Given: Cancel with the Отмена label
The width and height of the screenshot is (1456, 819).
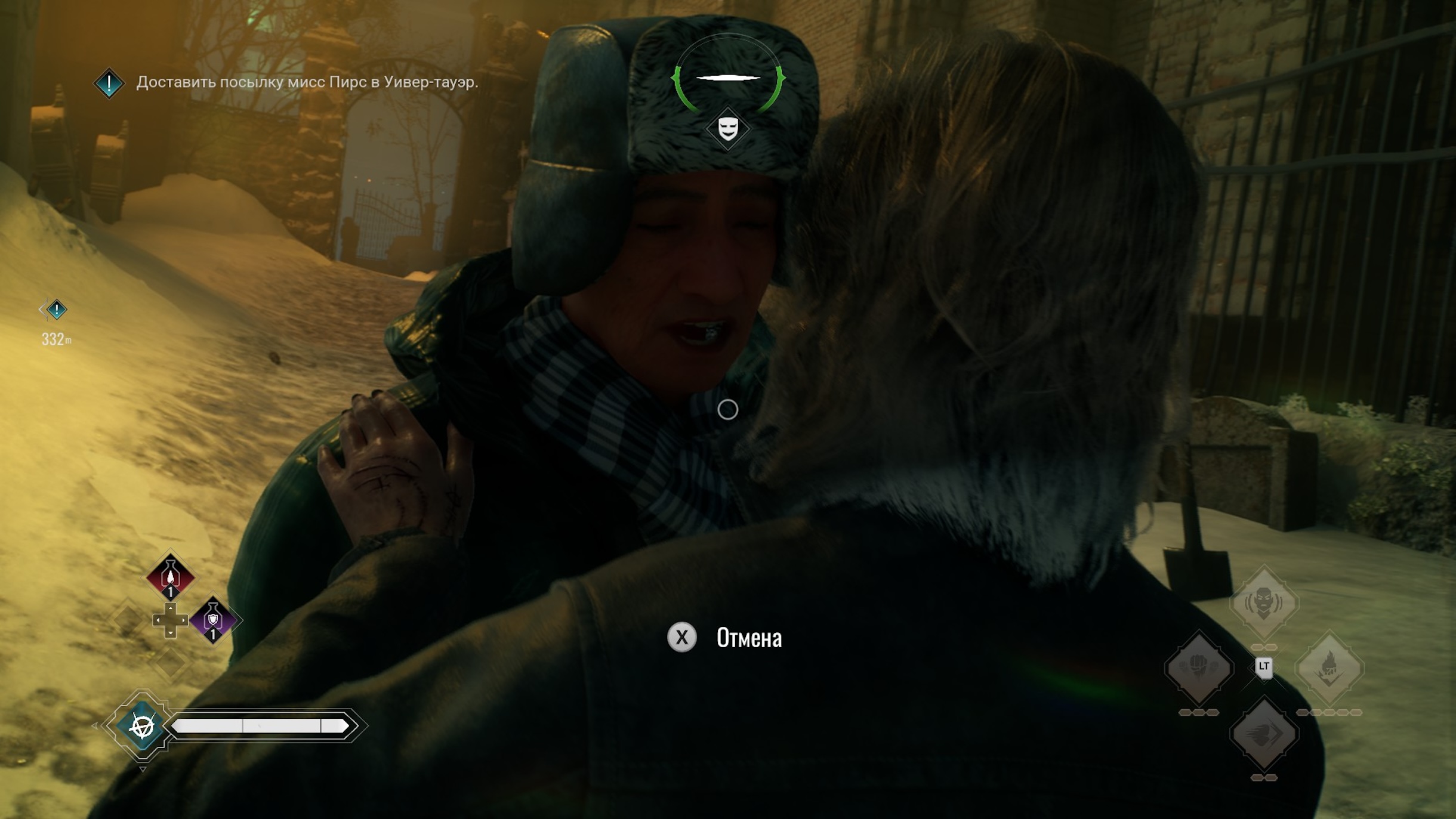Looking at the screenshot, I should [x=748, y=638].
